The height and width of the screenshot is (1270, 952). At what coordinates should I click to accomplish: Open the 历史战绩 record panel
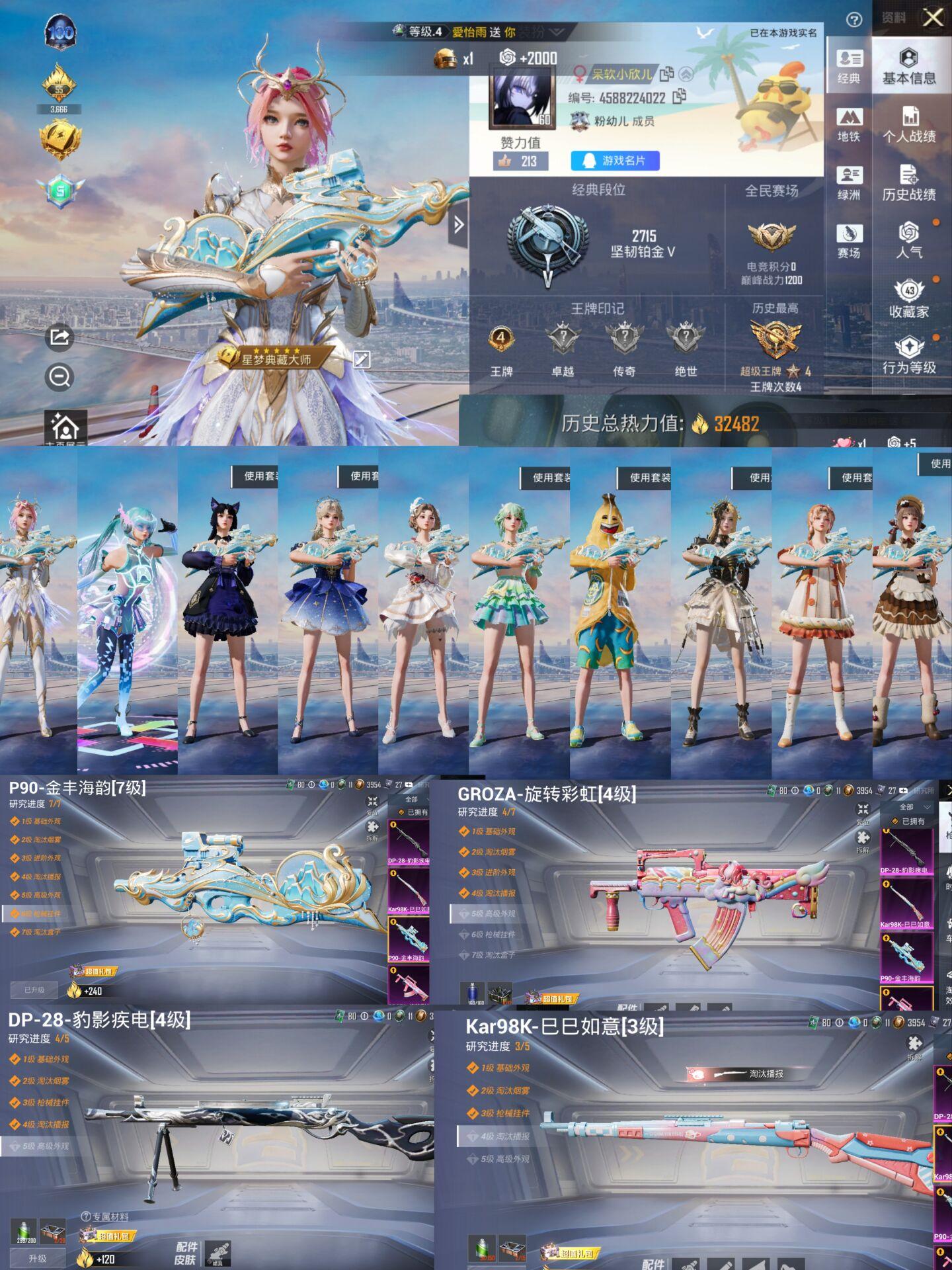pos(911,182)
